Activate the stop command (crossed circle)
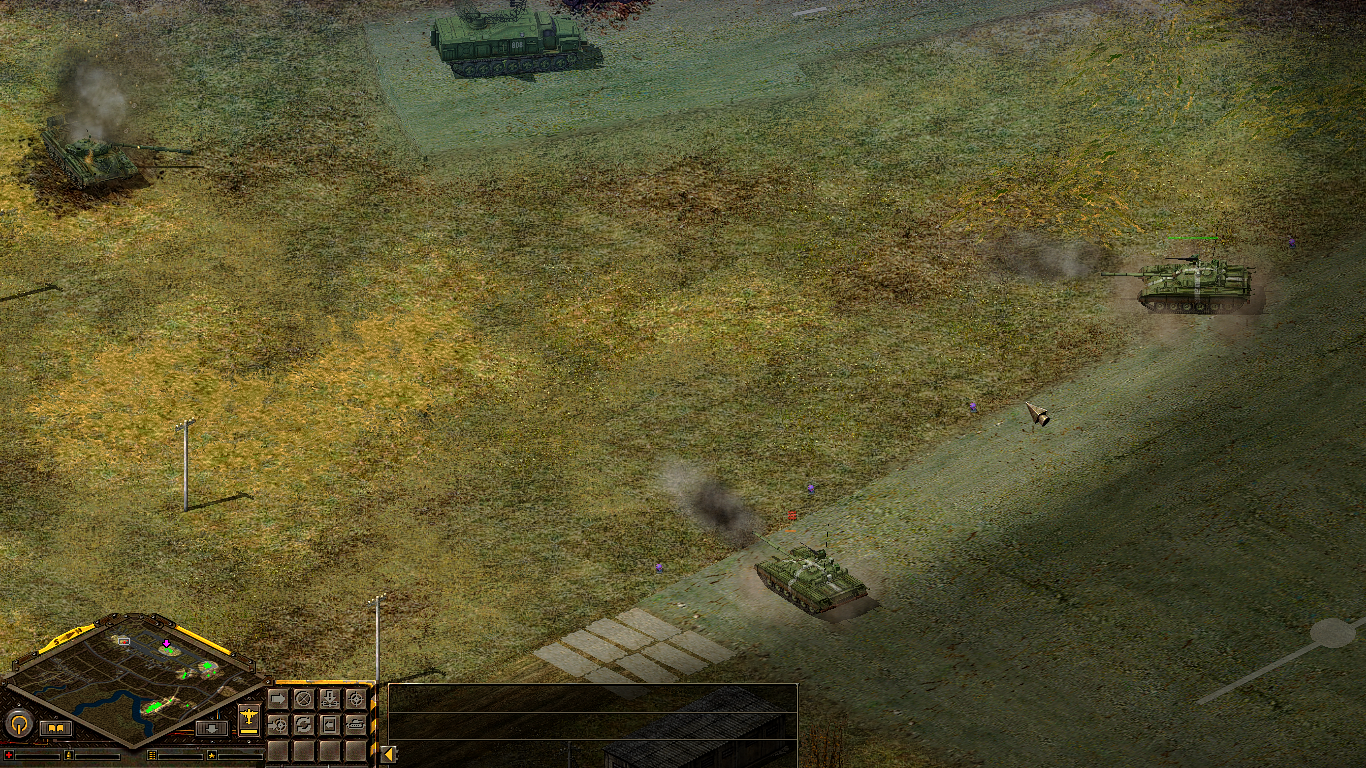This screenshot has height=768, width=1366. (x=304, y=698)
